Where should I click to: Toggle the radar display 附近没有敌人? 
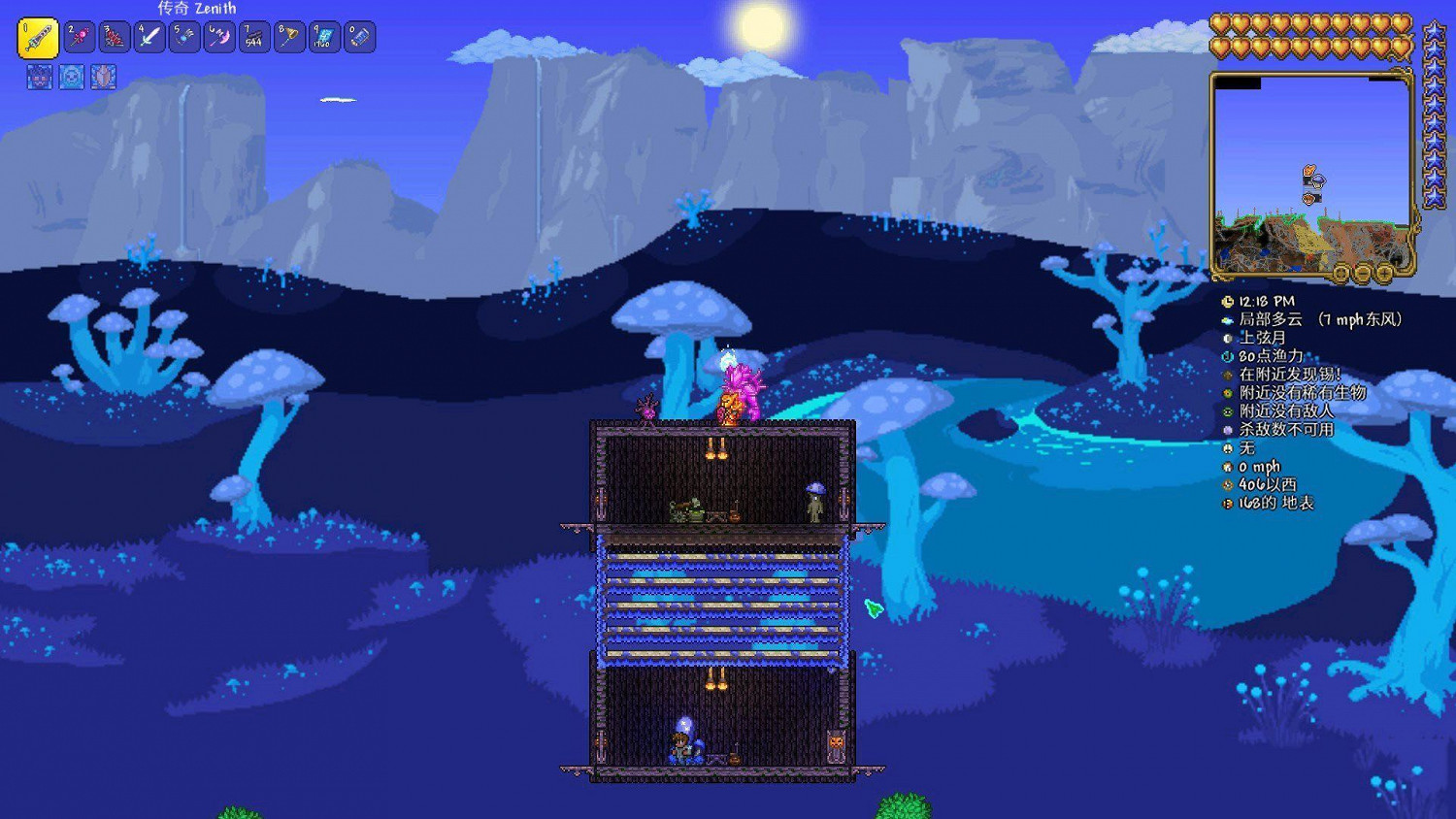click(1228, 410)
